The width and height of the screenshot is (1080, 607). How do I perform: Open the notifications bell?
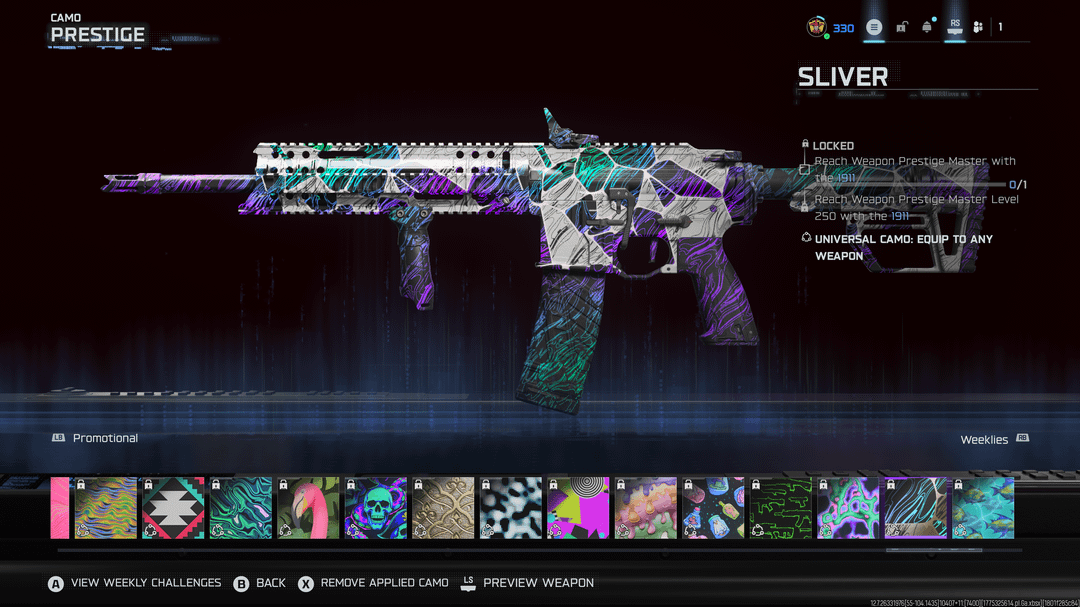(927, 27)
